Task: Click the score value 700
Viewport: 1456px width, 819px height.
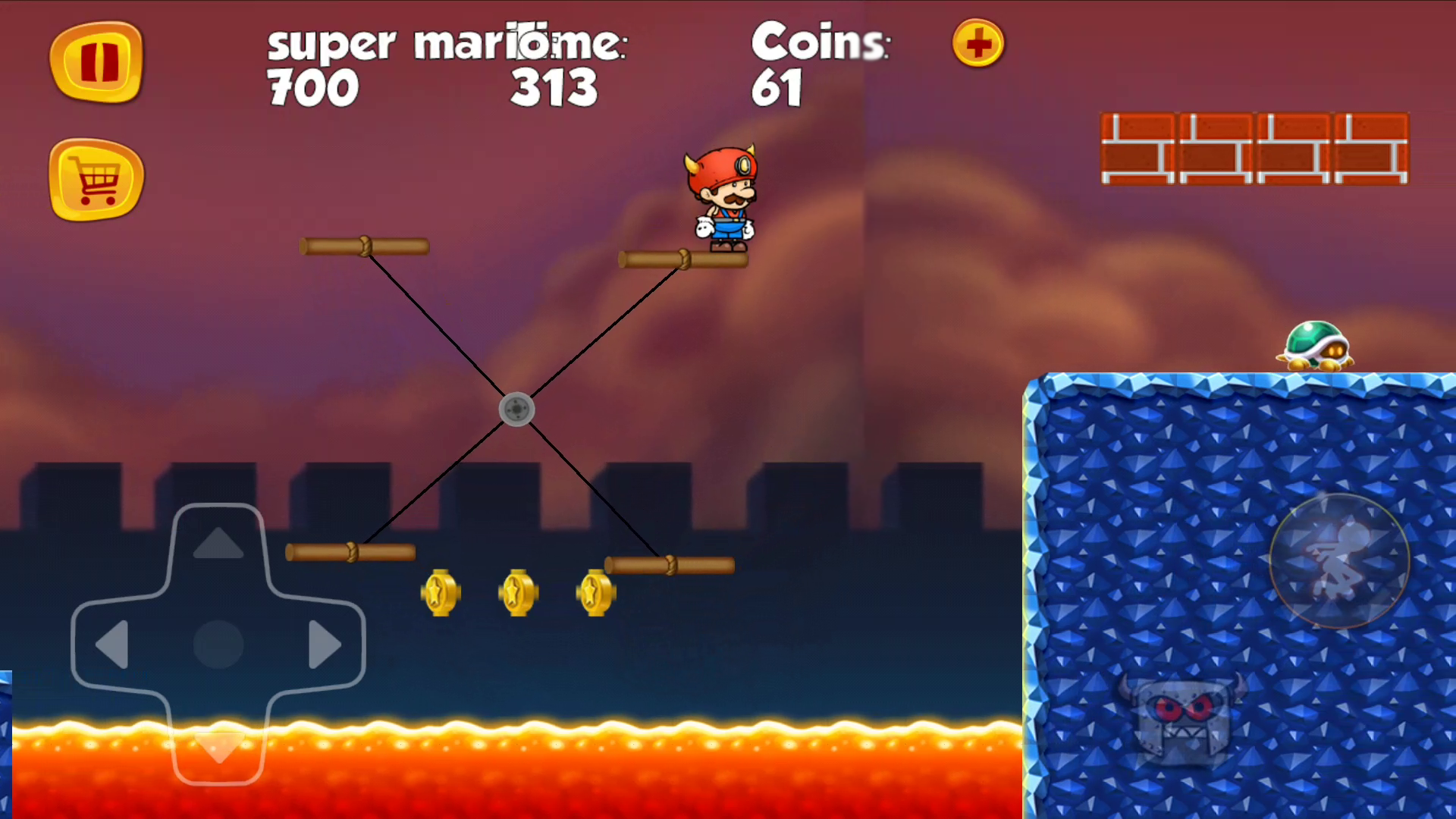Action: click(x=312, y=86)
